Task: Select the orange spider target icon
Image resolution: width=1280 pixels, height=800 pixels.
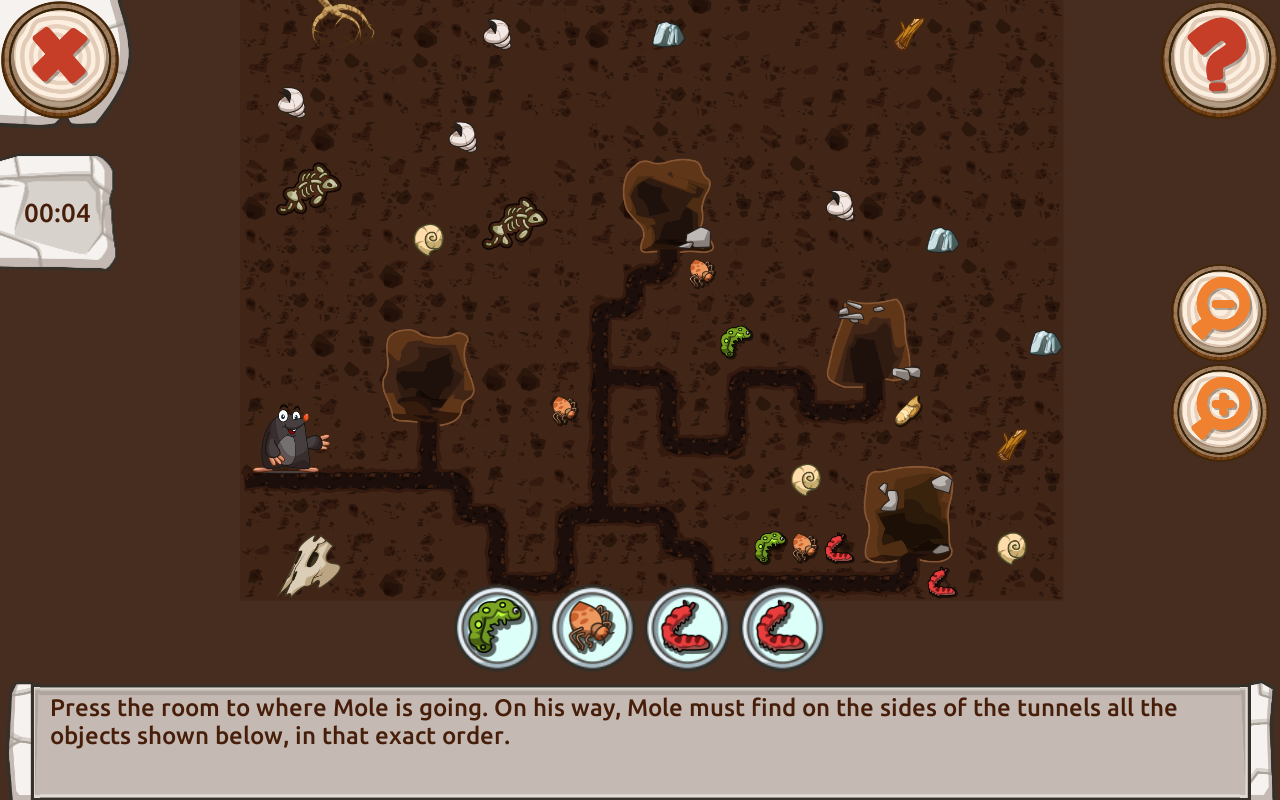Action: (592, 628)
